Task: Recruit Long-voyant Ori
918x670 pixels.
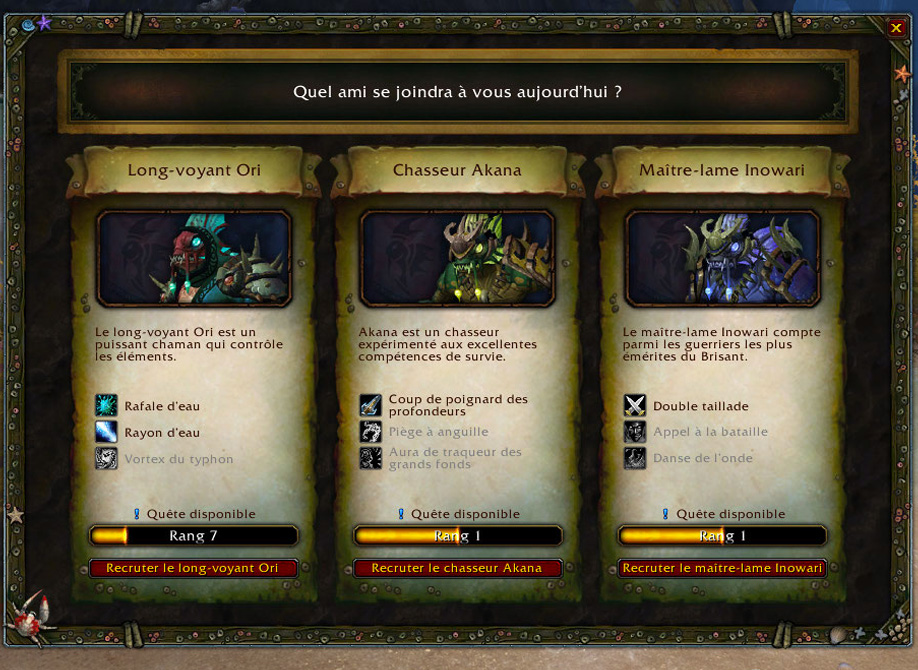Action: click(193, 568)
